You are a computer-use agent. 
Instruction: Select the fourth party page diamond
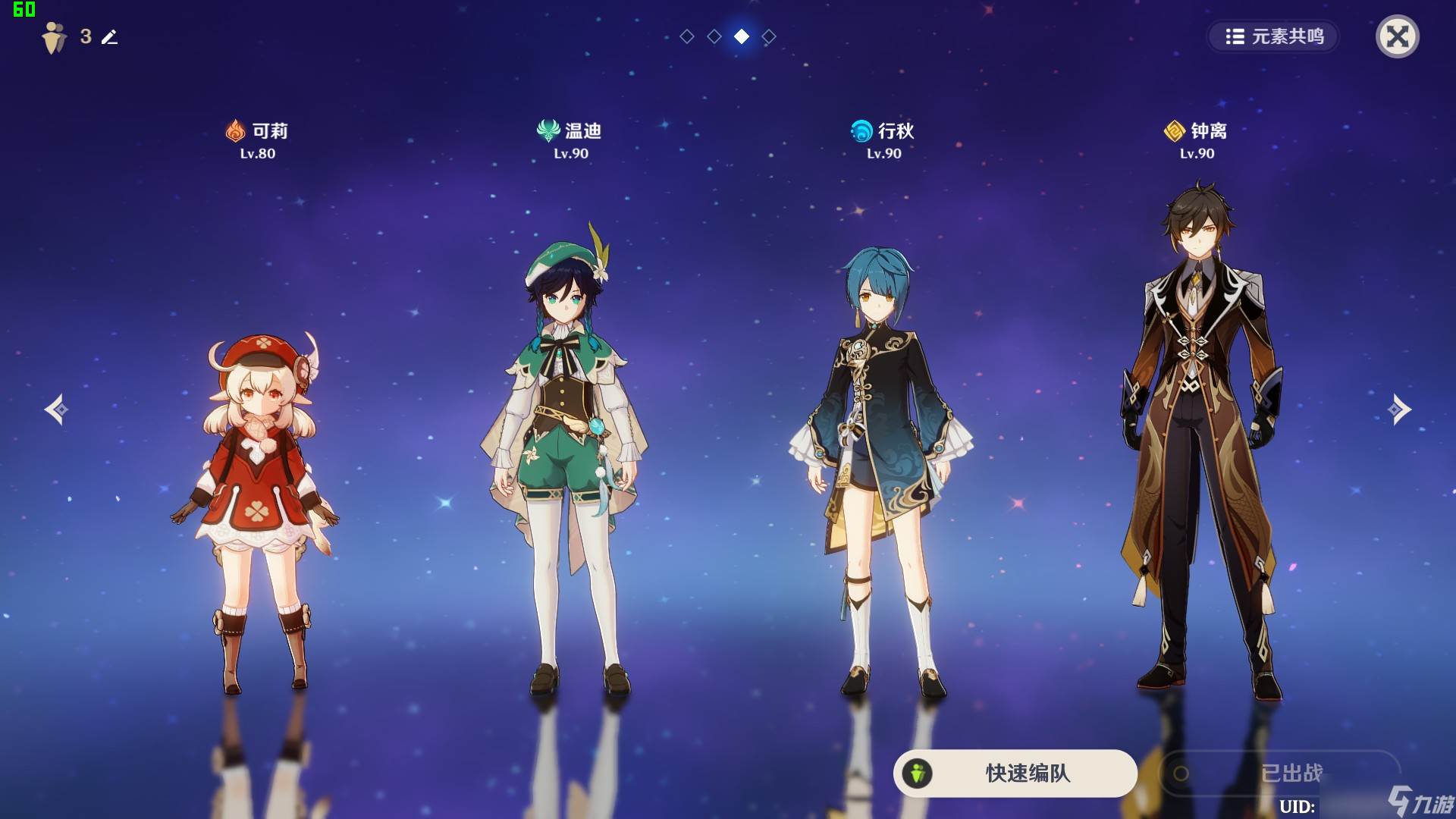coord(769,36)
